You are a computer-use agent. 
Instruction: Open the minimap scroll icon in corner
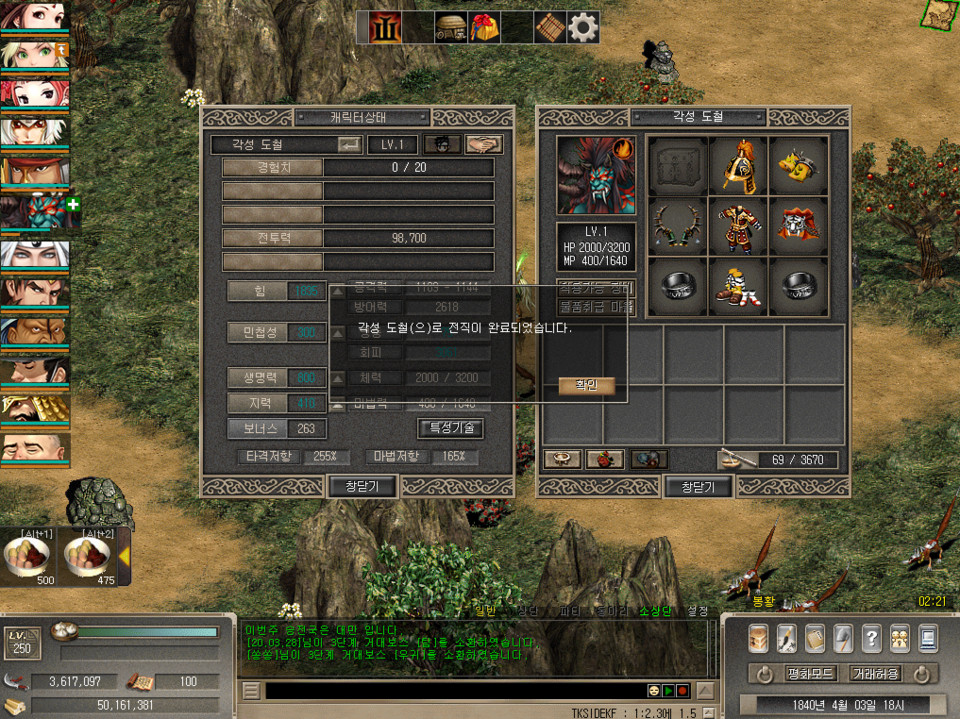coord(940,14)
